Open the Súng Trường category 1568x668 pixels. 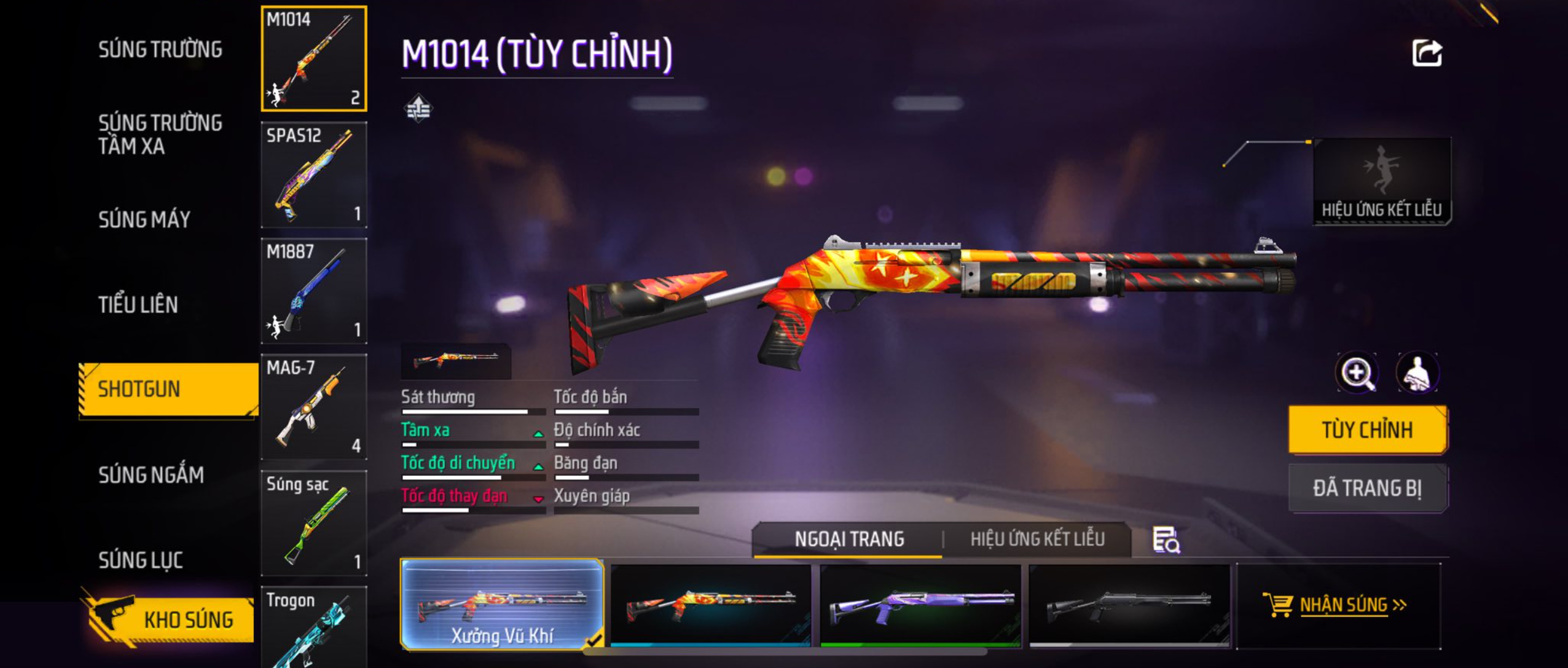click(x=160, y=49)
